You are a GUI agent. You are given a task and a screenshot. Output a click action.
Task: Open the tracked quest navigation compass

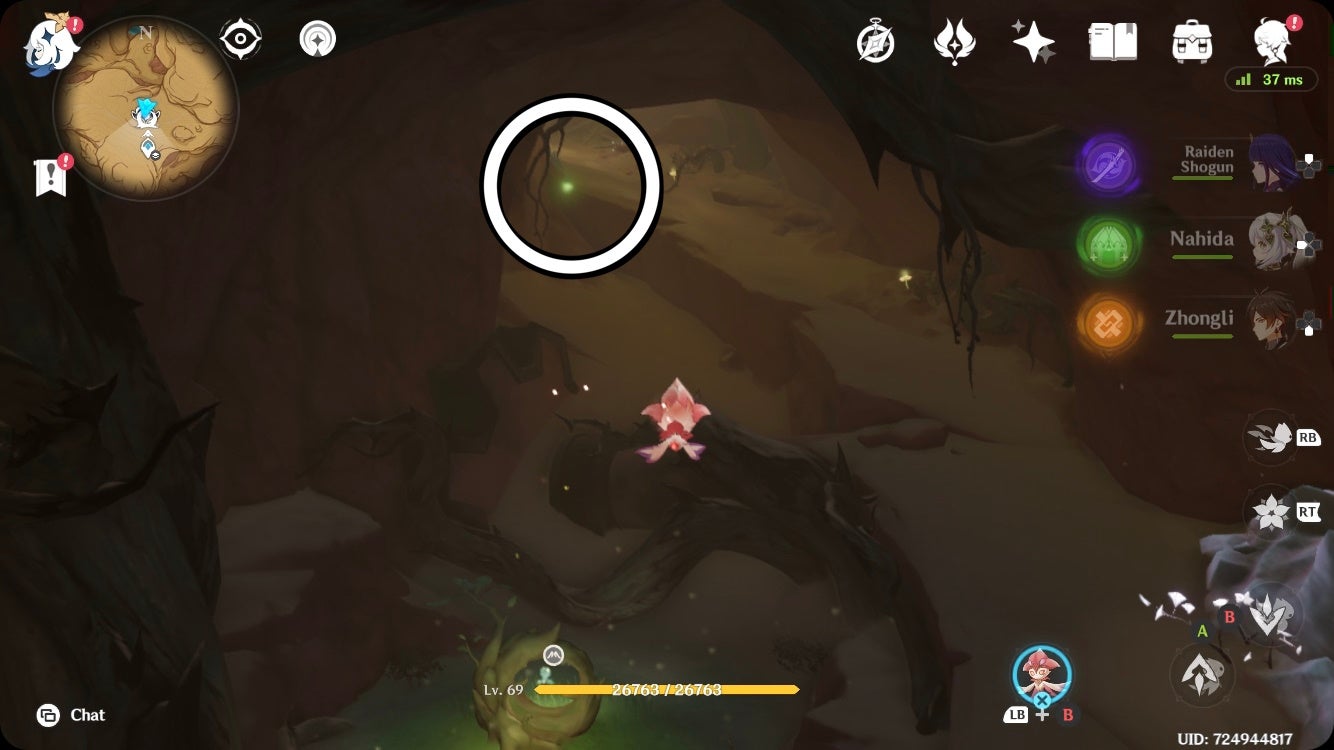tap(317, 38)
